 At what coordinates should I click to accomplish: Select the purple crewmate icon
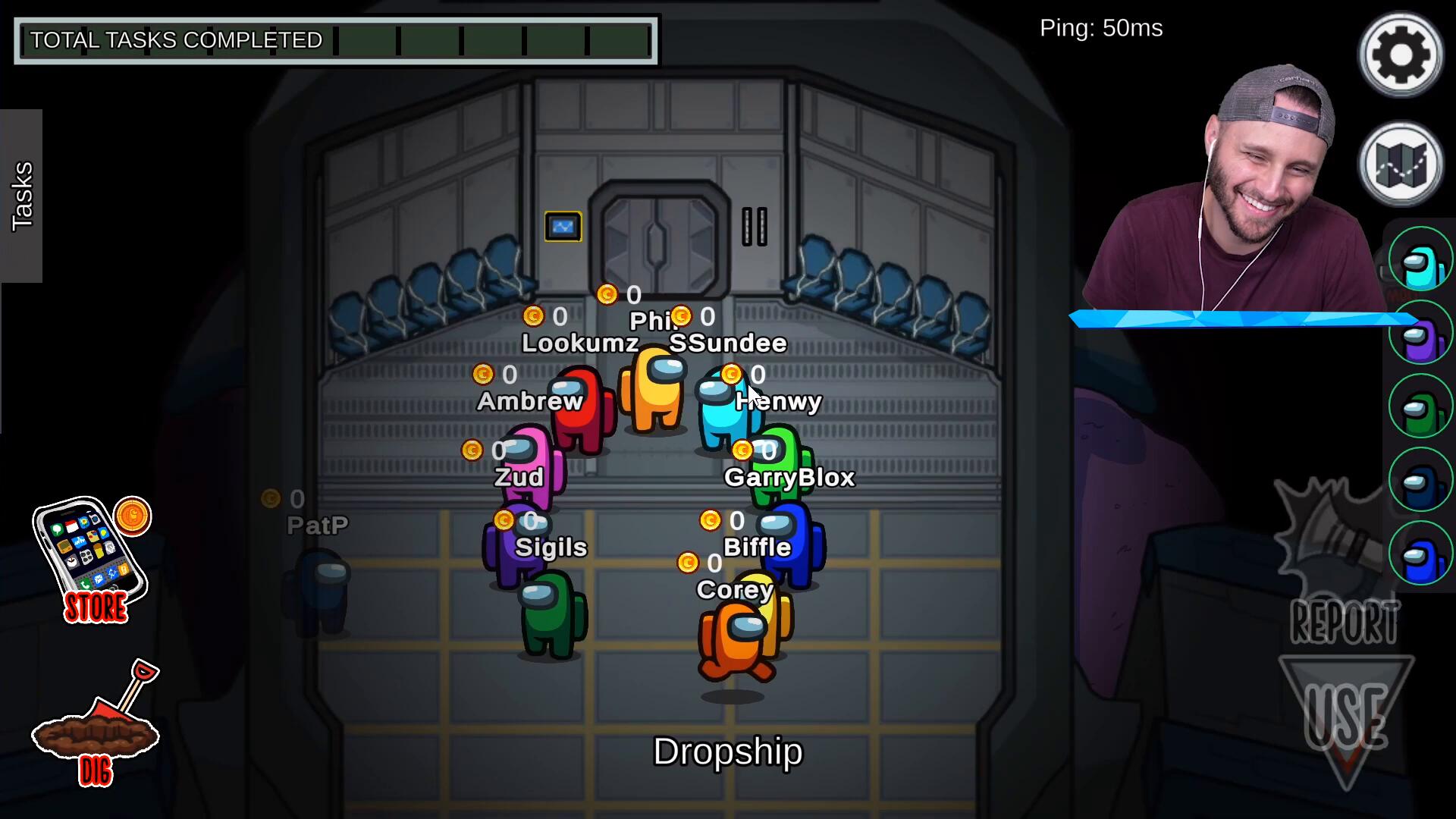tap(1420, 333)
